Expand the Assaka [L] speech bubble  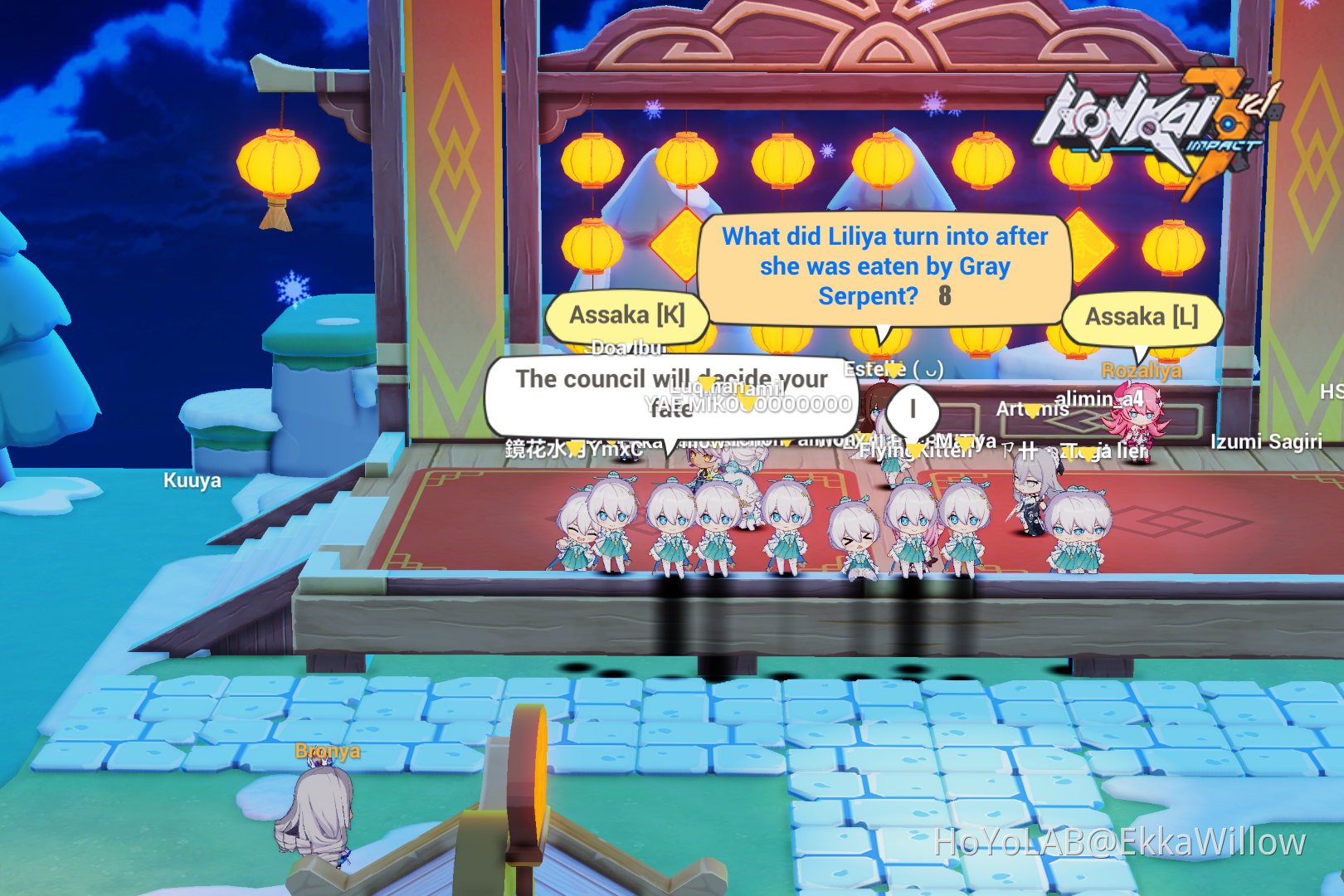pos(1143,316)
